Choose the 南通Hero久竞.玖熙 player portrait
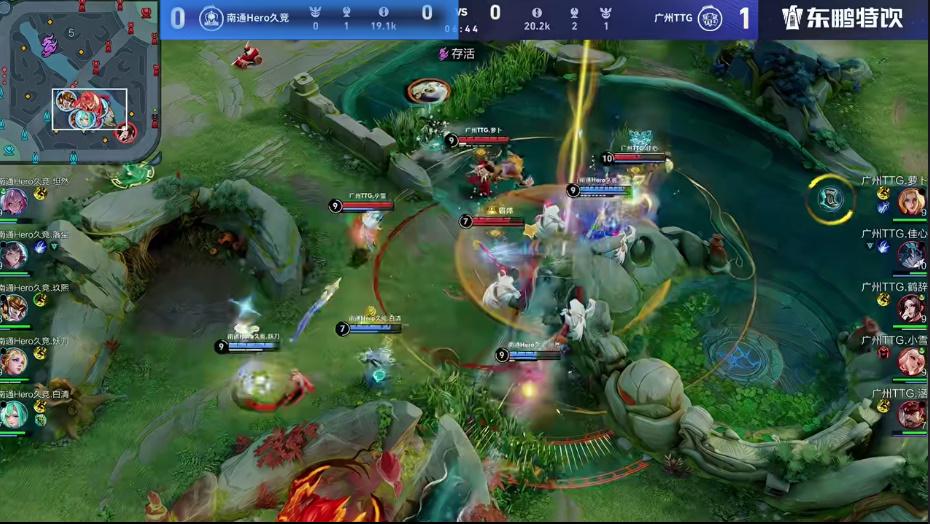930x524 pixels. (x=13, y=308)
